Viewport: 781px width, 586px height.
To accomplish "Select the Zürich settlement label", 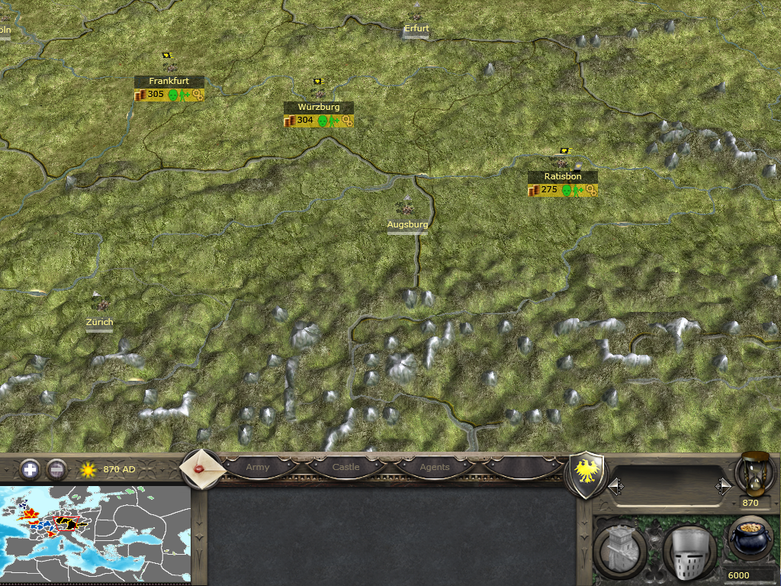I will (x=99, y=322).
